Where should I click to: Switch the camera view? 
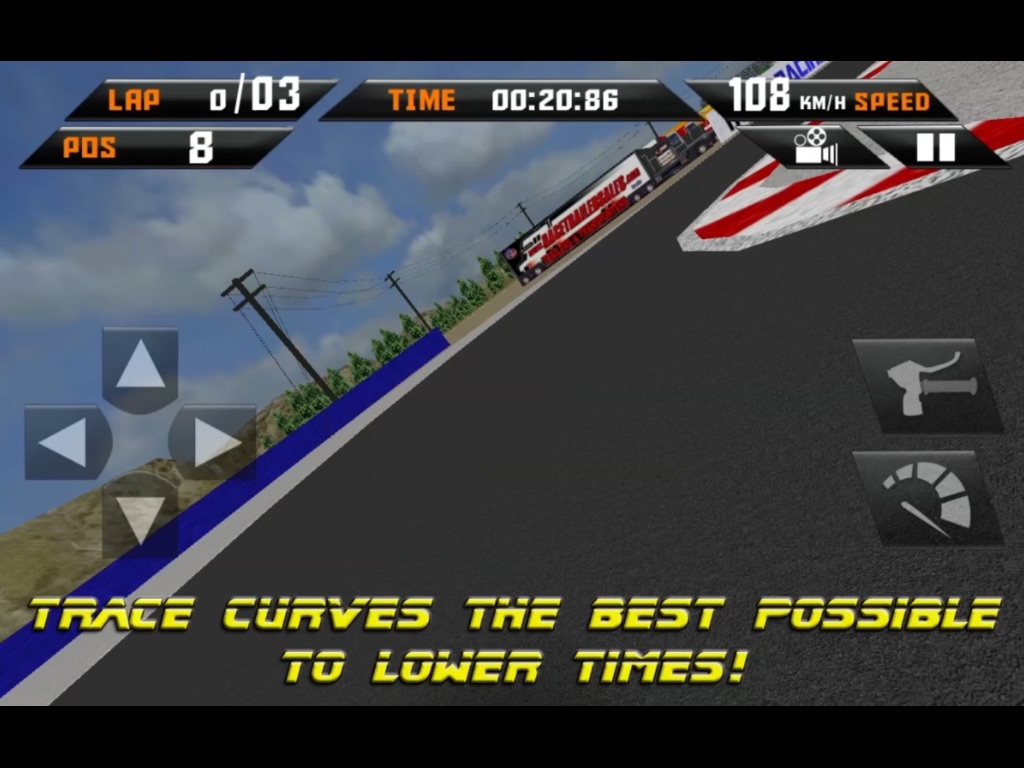tap(815, 147)
